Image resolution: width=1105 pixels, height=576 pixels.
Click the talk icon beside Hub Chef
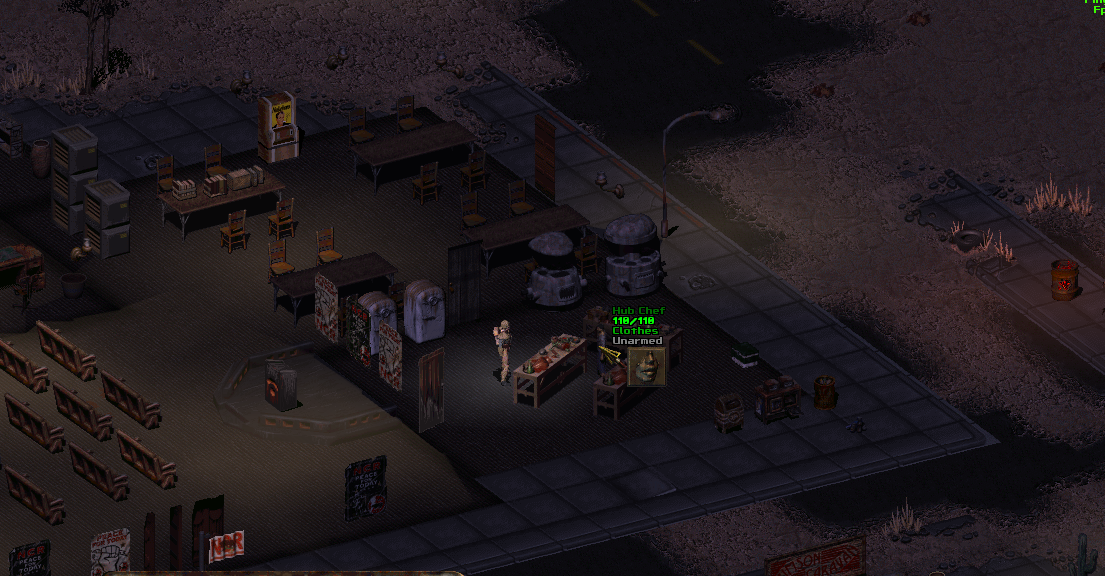[x=646, y=367]
